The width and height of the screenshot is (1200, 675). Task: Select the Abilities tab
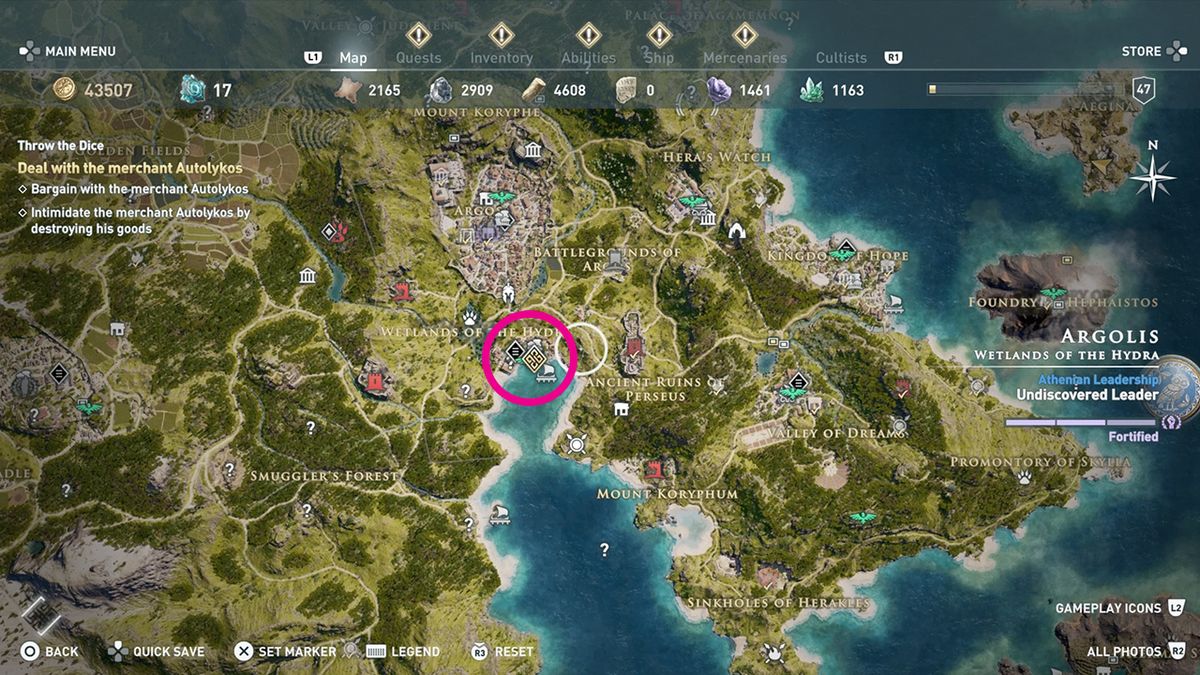[588, 58]
